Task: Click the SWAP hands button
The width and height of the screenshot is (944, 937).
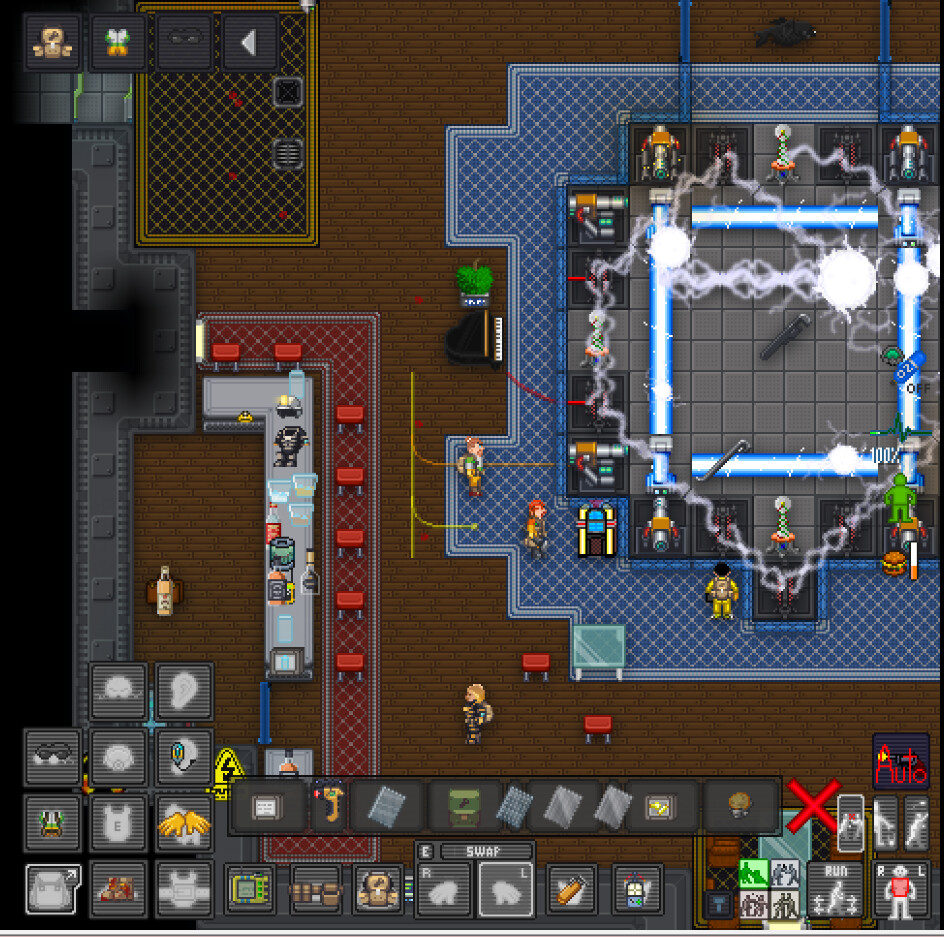Action: point(474,851)
